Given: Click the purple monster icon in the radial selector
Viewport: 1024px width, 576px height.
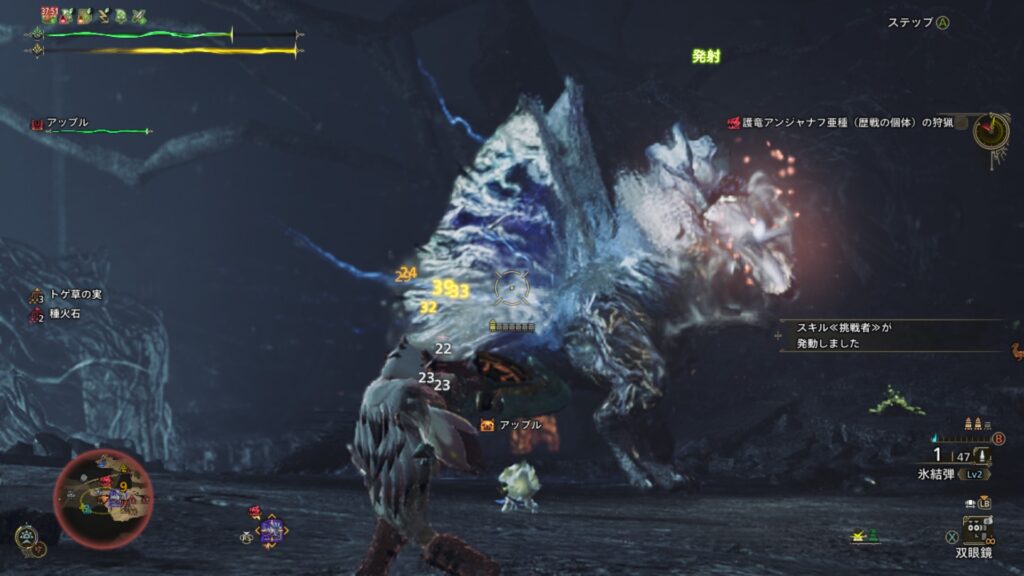Looking at the screenshot, I should [x=271, y=530].
